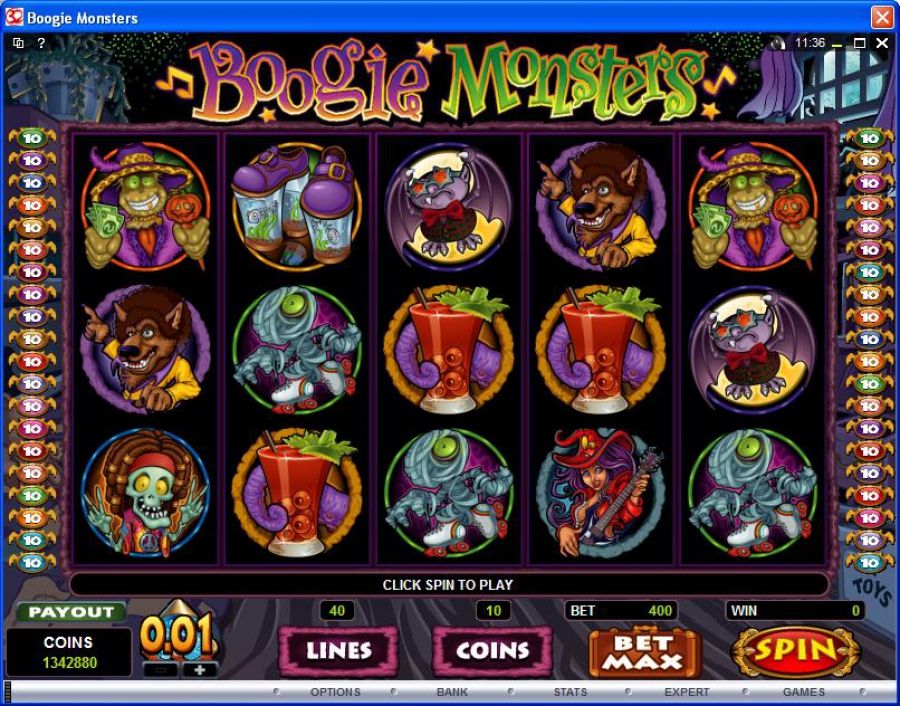Maximize the game view with the square icon

[x=859, y=44]
